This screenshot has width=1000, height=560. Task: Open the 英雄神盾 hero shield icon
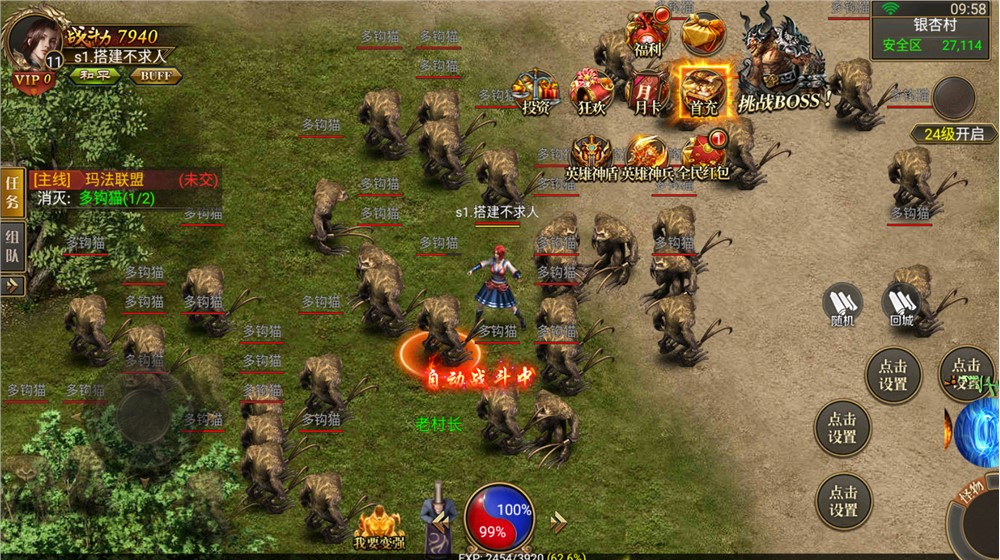tap(592, 156)
